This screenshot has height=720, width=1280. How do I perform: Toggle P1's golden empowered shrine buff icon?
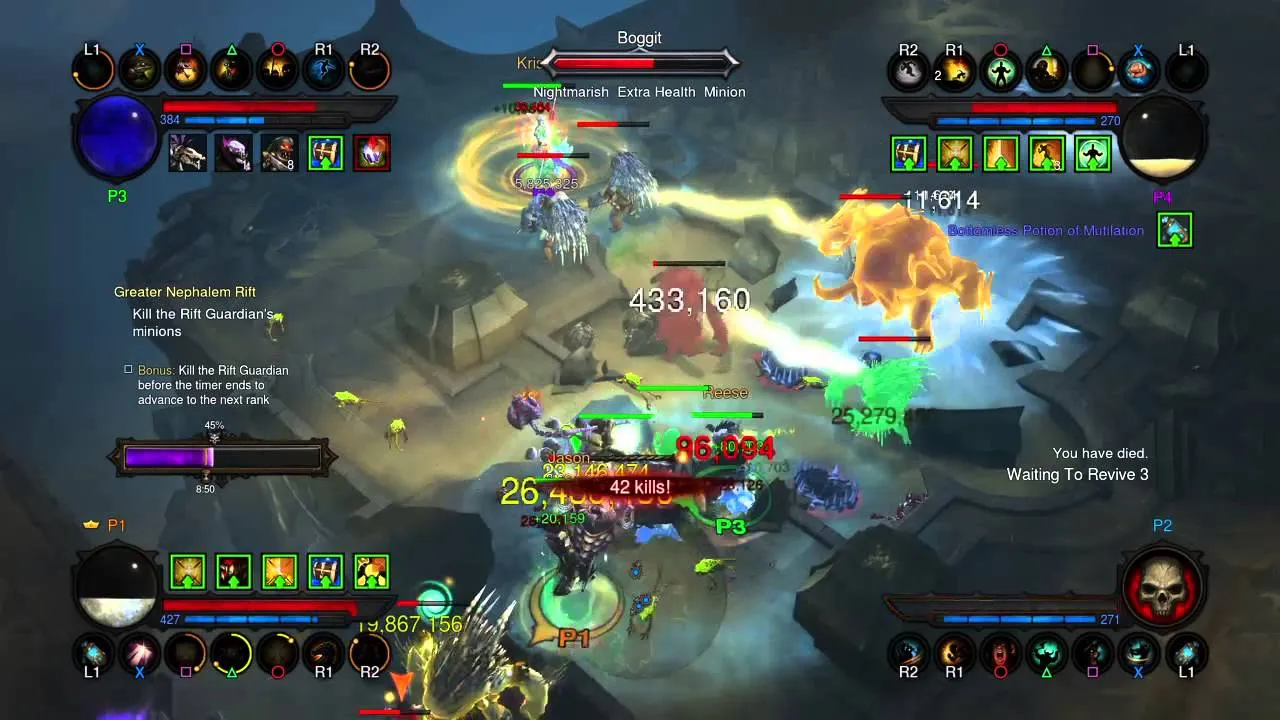pos(187,572)
